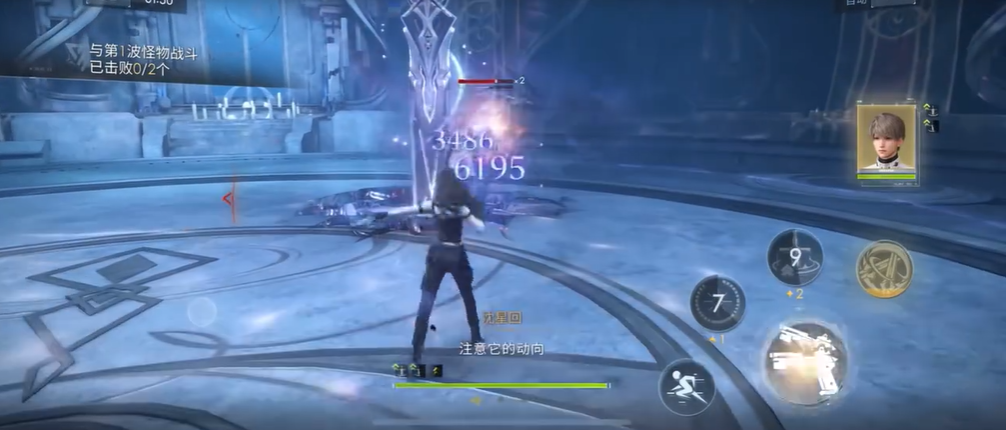Fire the pistol basic attack button
1006x430 pixels.
point(805,359)
